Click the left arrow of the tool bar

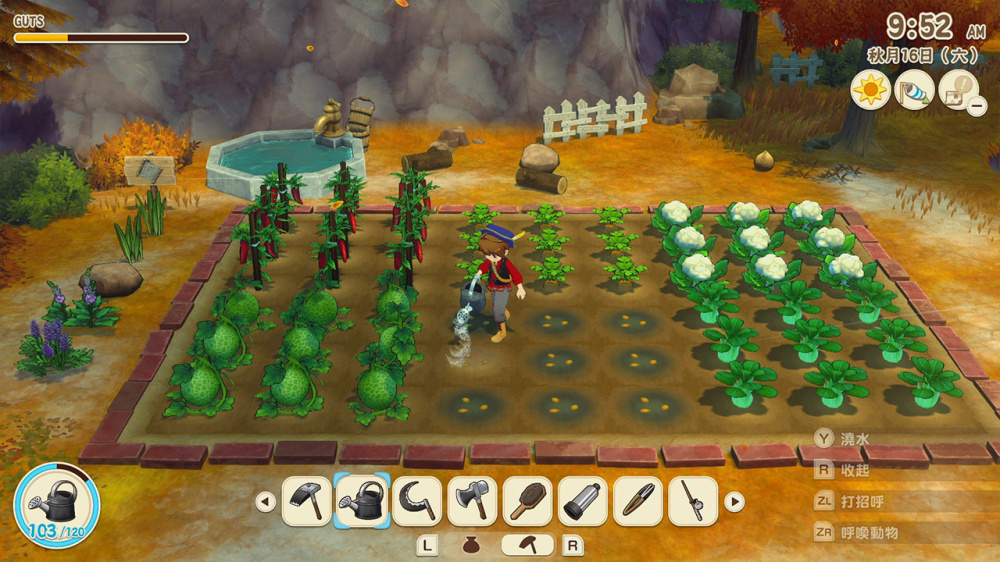pyautogui.click(x=265, y=502)
